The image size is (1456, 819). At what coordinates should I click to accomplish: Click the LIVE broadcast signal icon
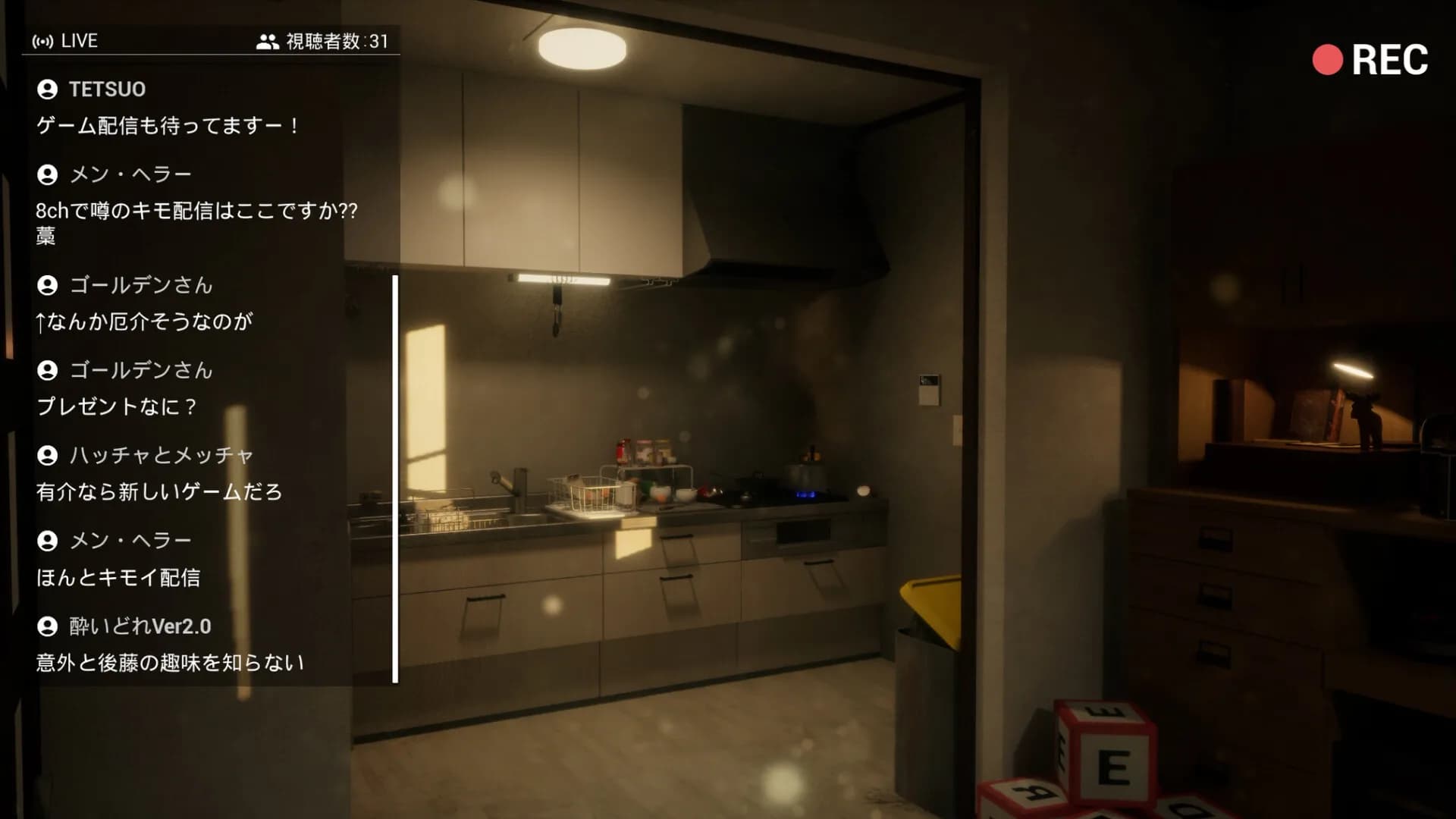44,41
